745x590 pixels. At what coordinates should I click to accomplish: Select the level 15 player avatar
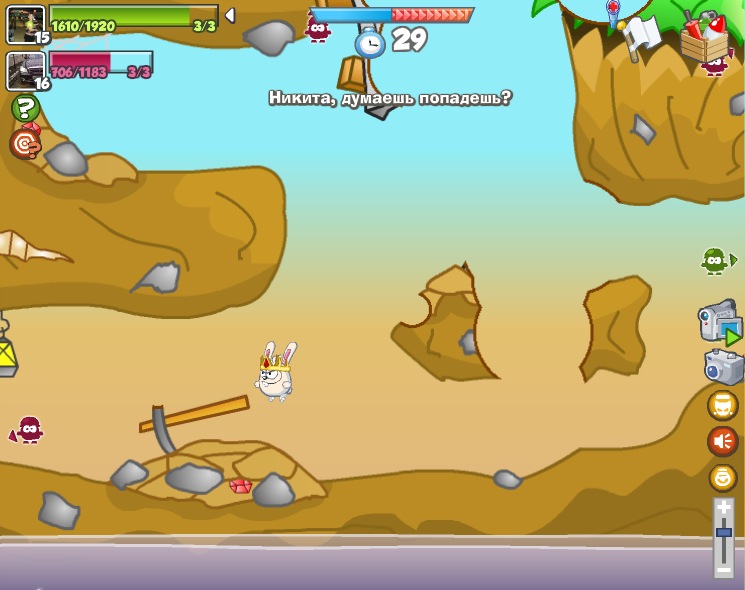point(25,24)
